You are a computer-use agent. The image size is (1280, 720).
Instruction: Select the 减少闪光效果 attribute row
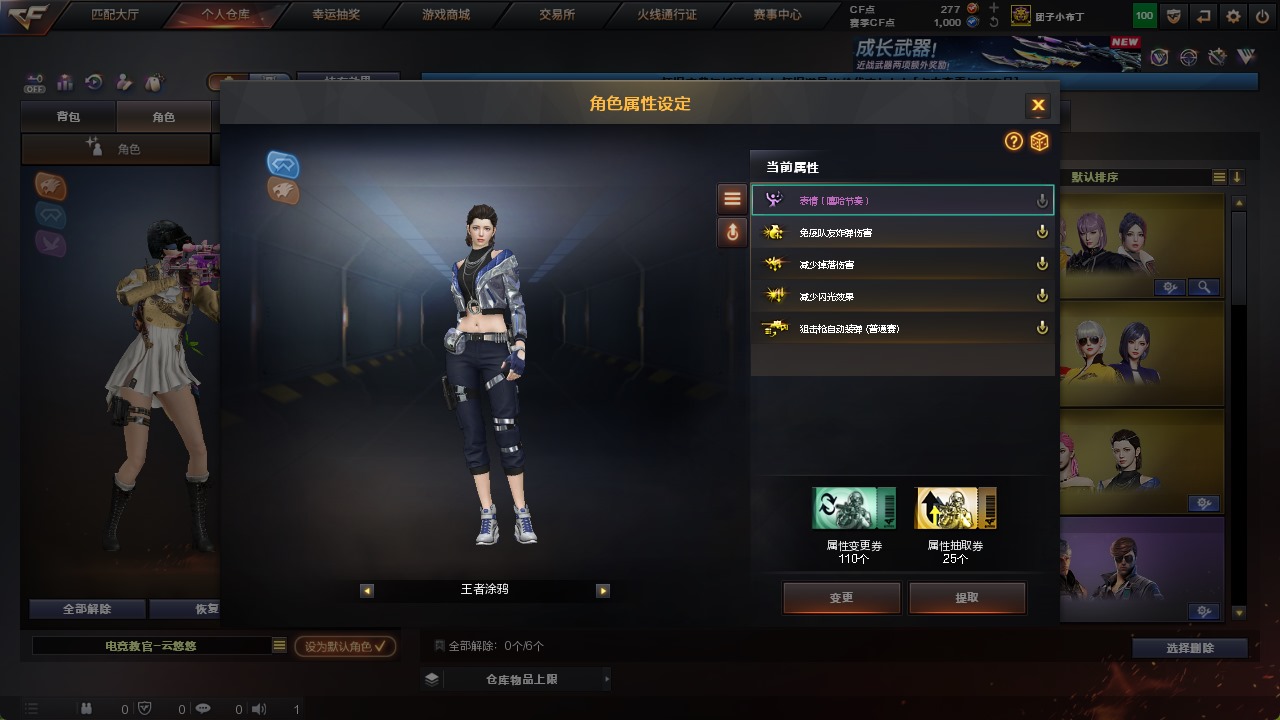[x=902, y=296]
